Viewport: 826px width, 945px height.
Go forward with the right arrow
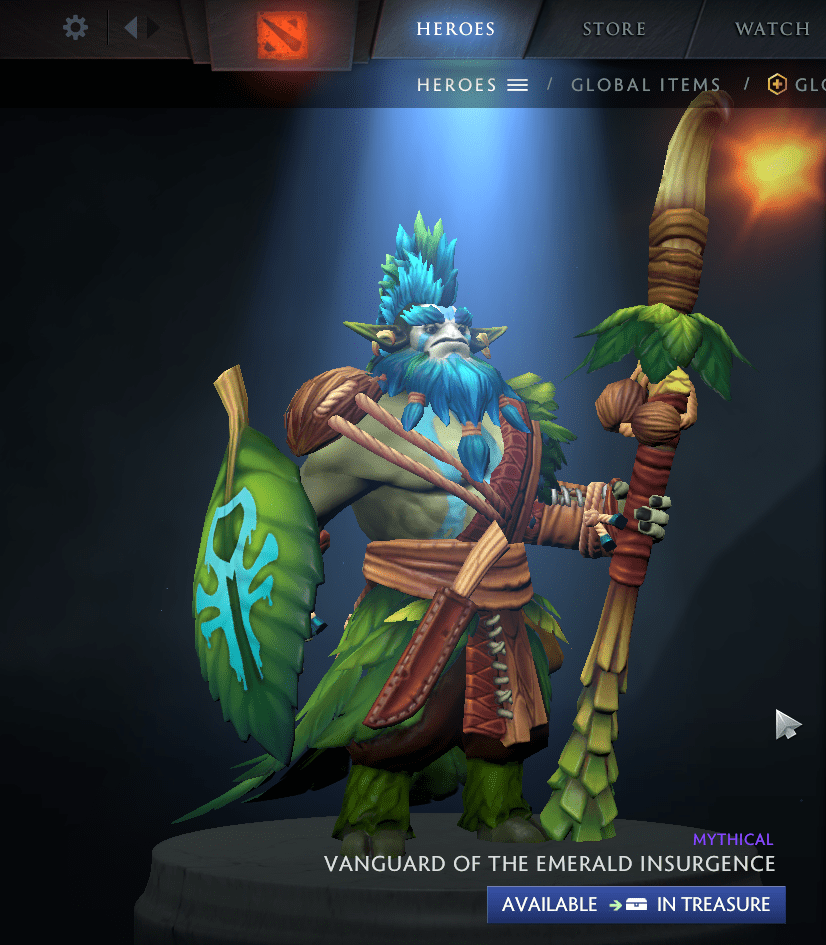(153, 28)
